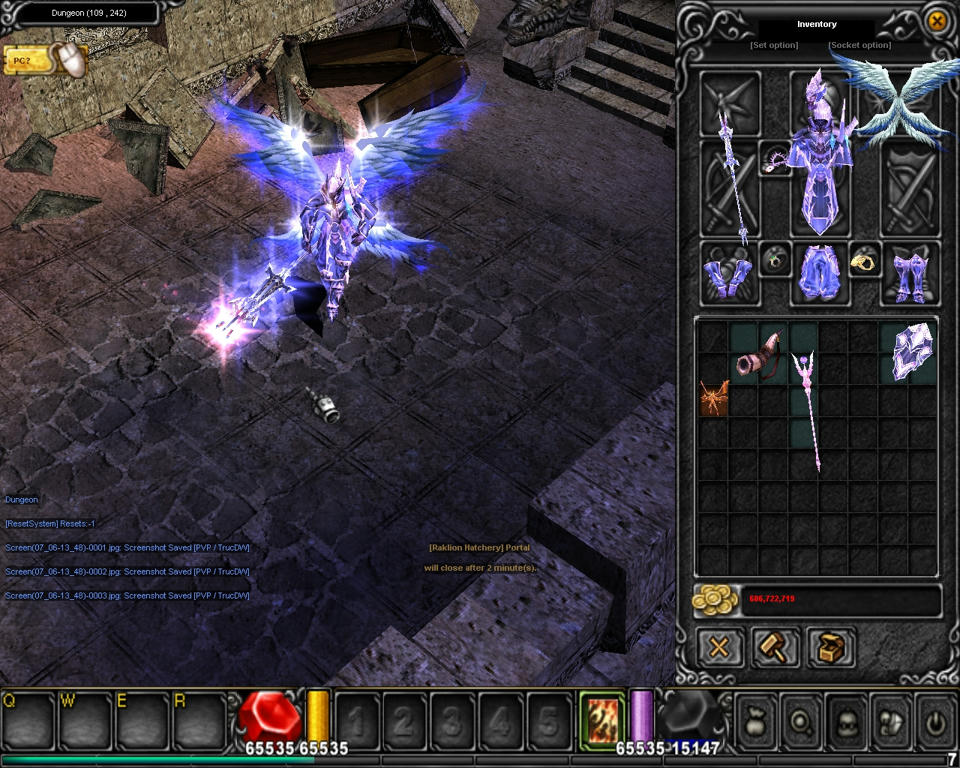Select the equipped purple gloves slot
Image resolution: width=960 pixels, height=768 pixels.
coord(728,274)
